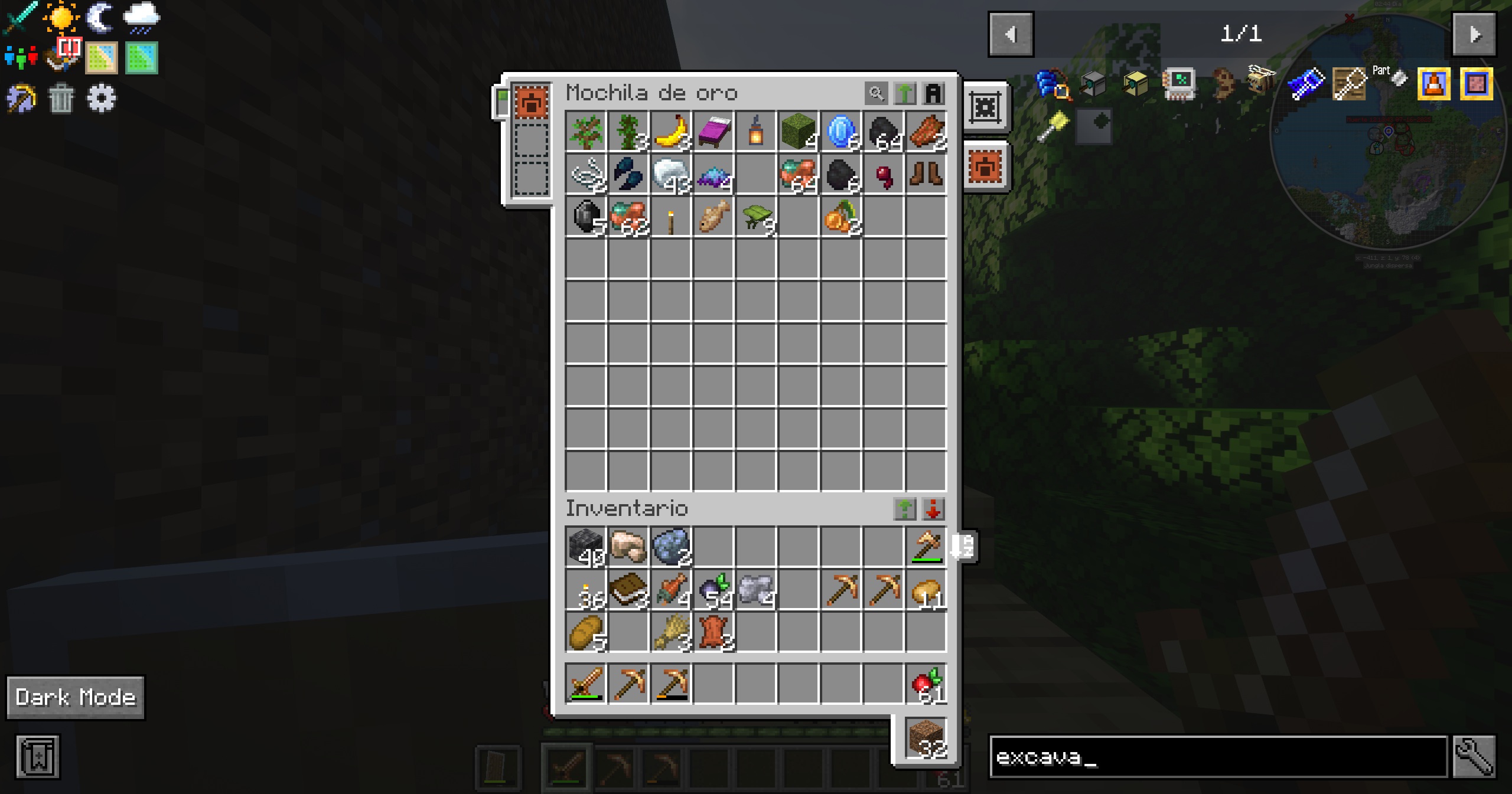Open settings with the gear icon
Image resolution: width=1512 pixels, height=794 pixels.
point(100,98)
